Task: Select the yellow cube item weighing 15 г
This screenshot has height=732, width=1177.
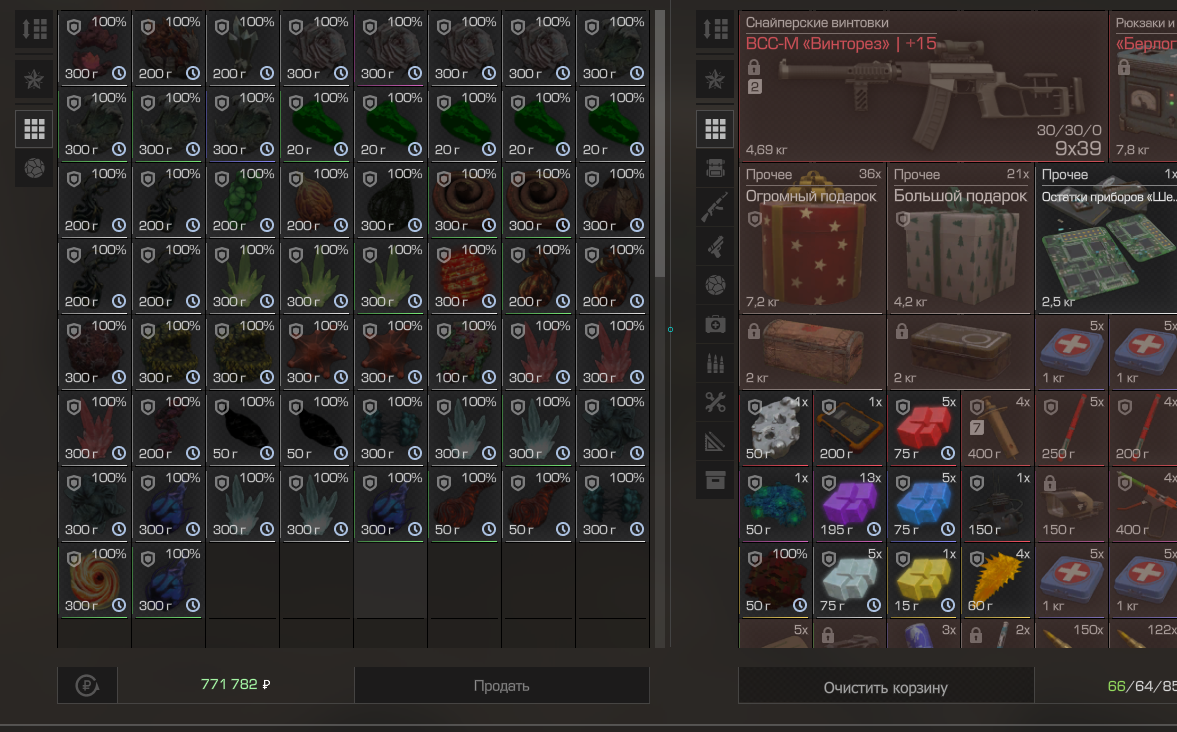Action: click(923, 579)
